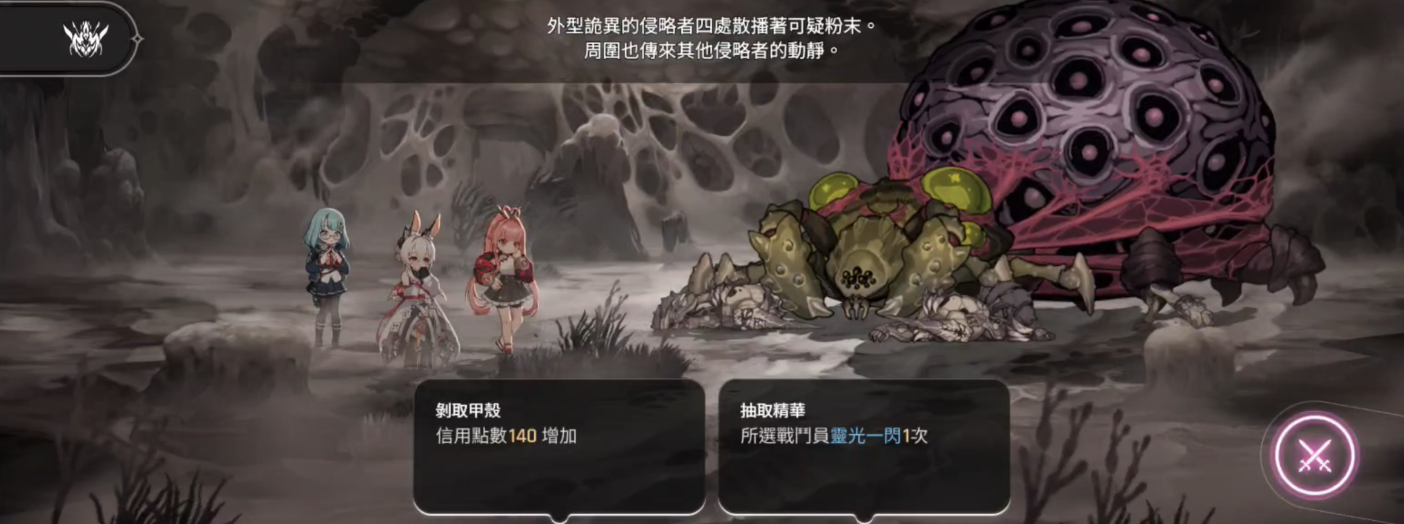This screenshot has height=524, width=1404.
Task: Tap the pink crossed-swords battle button
Action: click(x=1313, y=456)
